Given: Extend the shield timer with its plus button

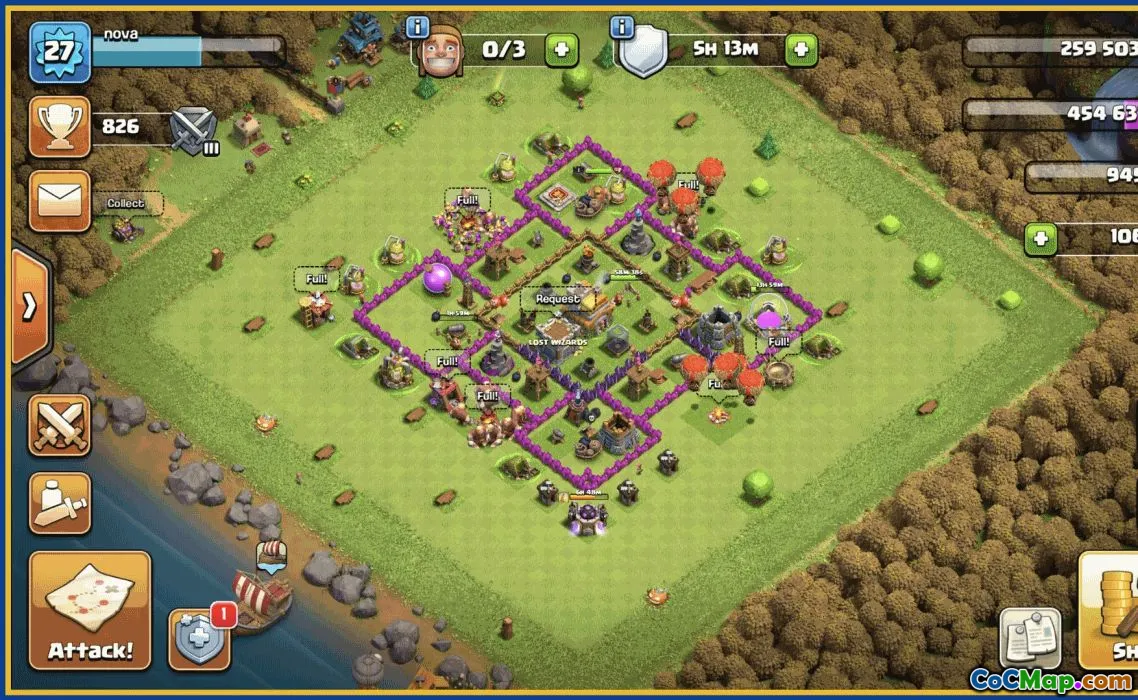Looking at the screenshot, I should pyautogui.click(x=801, y=49).
